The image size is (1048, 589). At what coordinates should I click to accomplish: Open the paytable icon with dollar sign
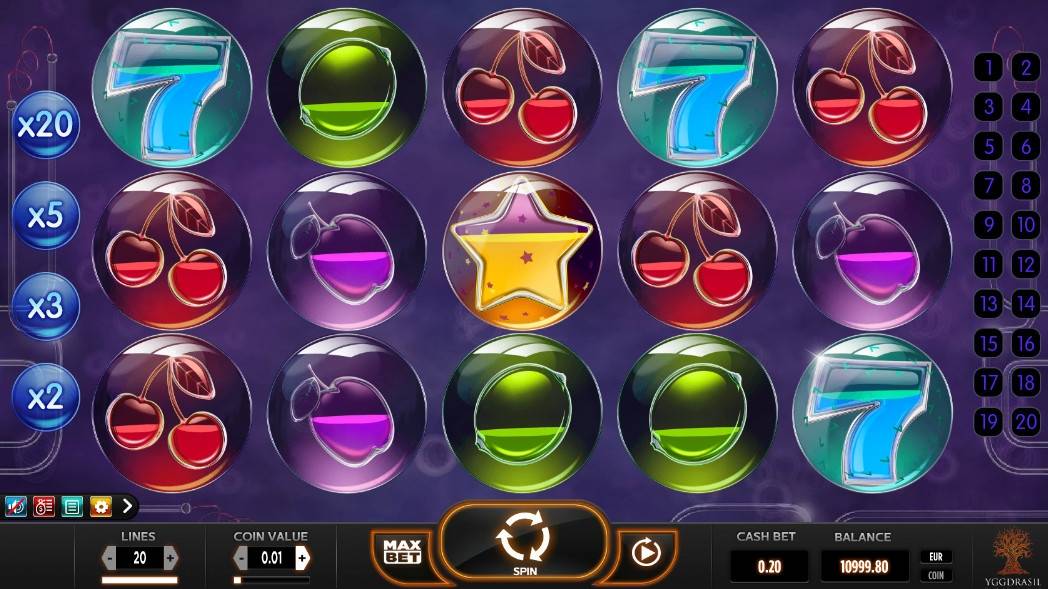pos(44,506)
